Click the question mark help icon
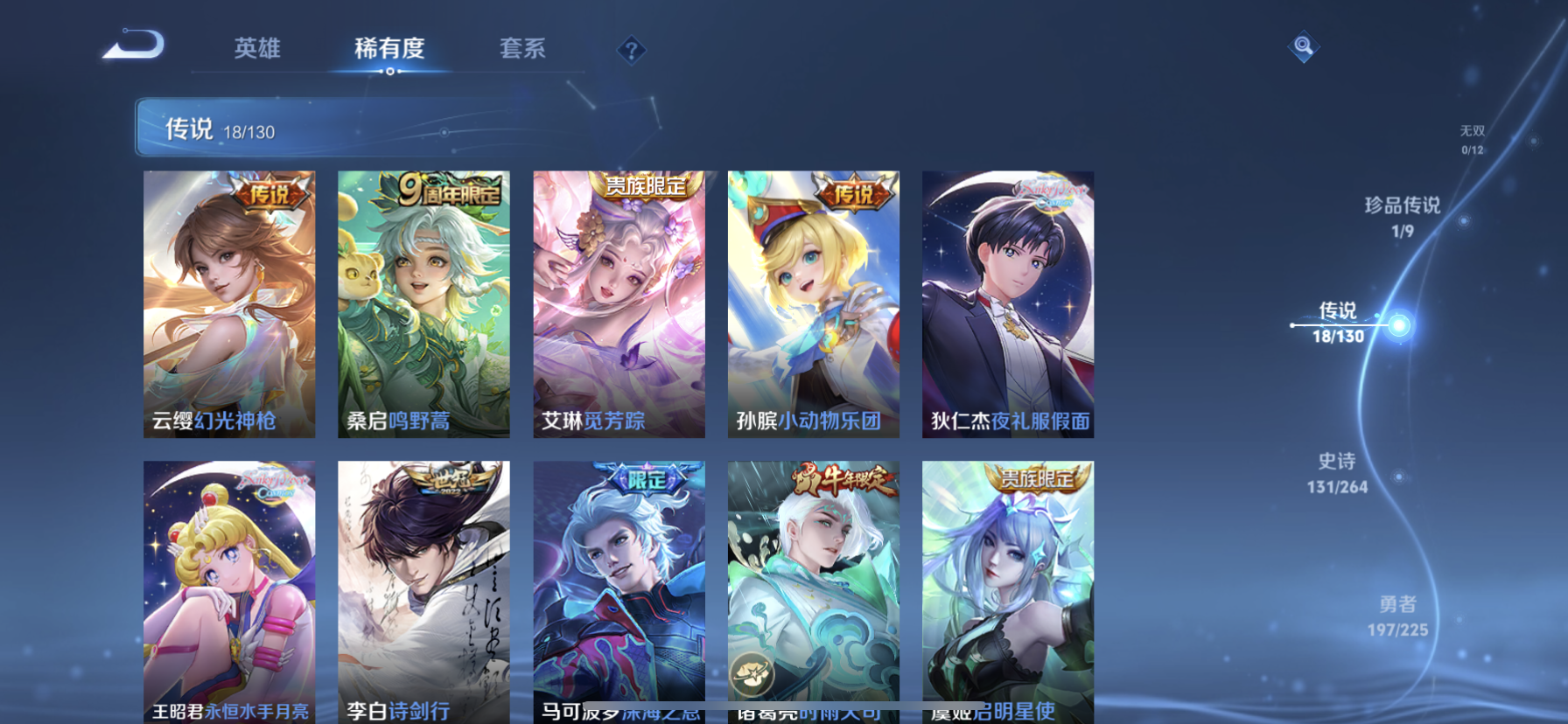Image resolution: width=1568 pixels, height=724 pixels. coord(632,50)
